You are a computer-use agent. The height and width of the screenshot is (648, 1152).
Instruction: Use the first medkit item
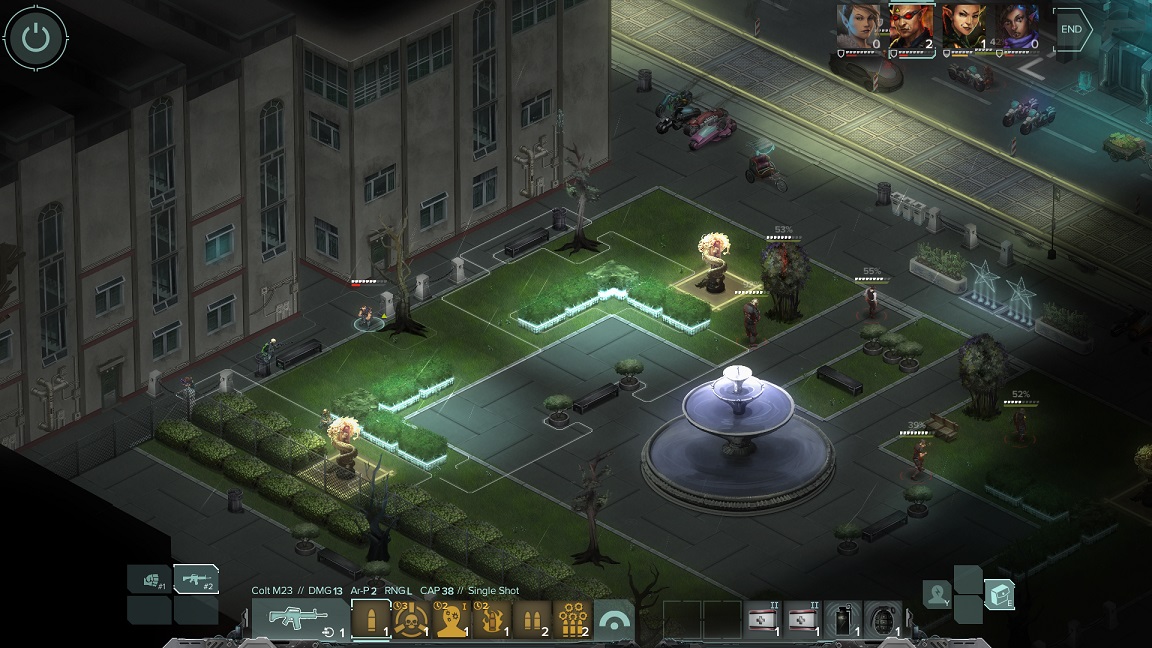coord(764,620)
